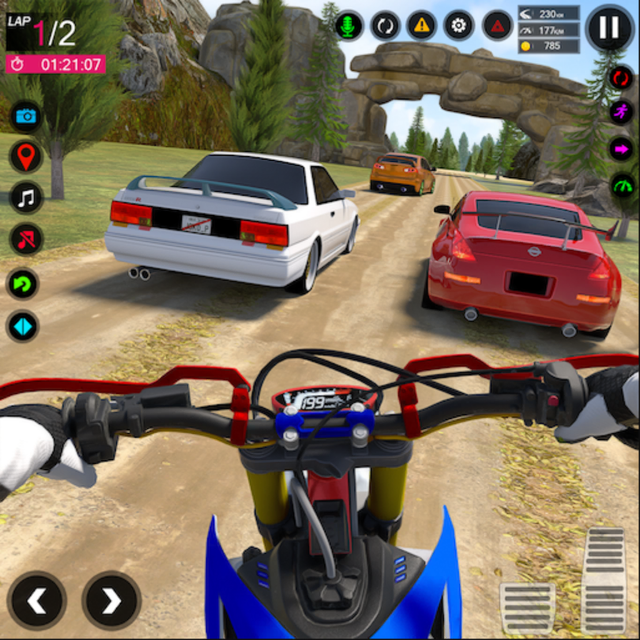The width and height of the screenshot is (640, 640).
Task: Tap the green speedometer icon
Action: tap(622, 186)
